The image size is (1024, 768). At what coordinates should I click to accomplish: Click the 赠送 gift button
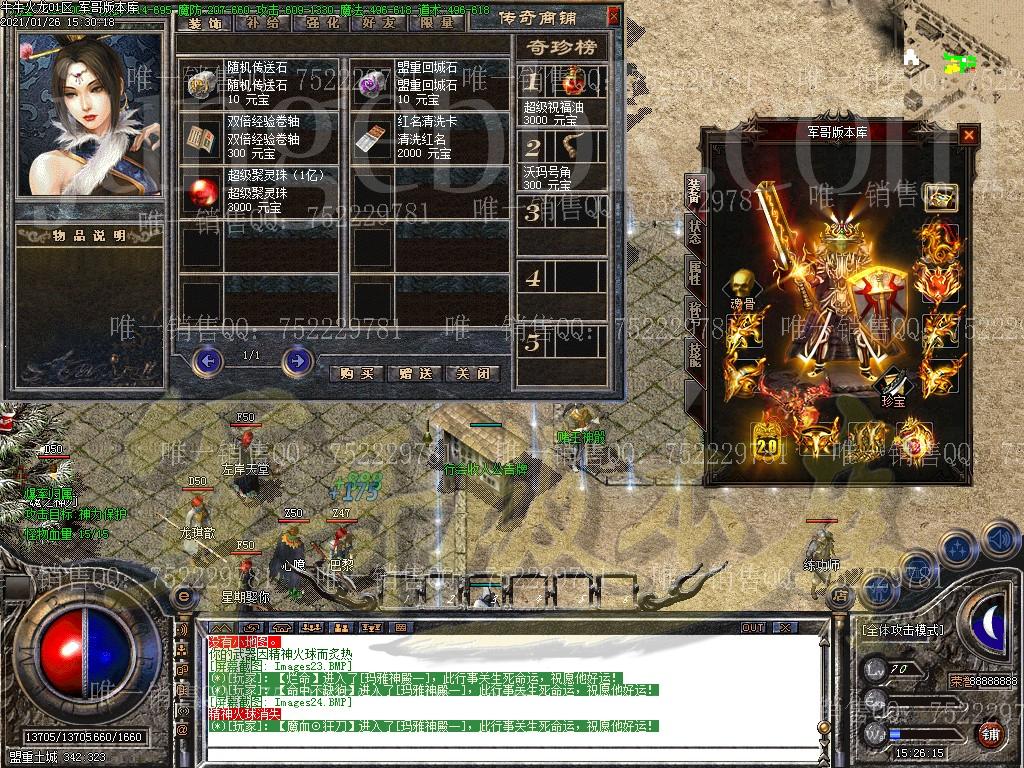pos(414,373)
